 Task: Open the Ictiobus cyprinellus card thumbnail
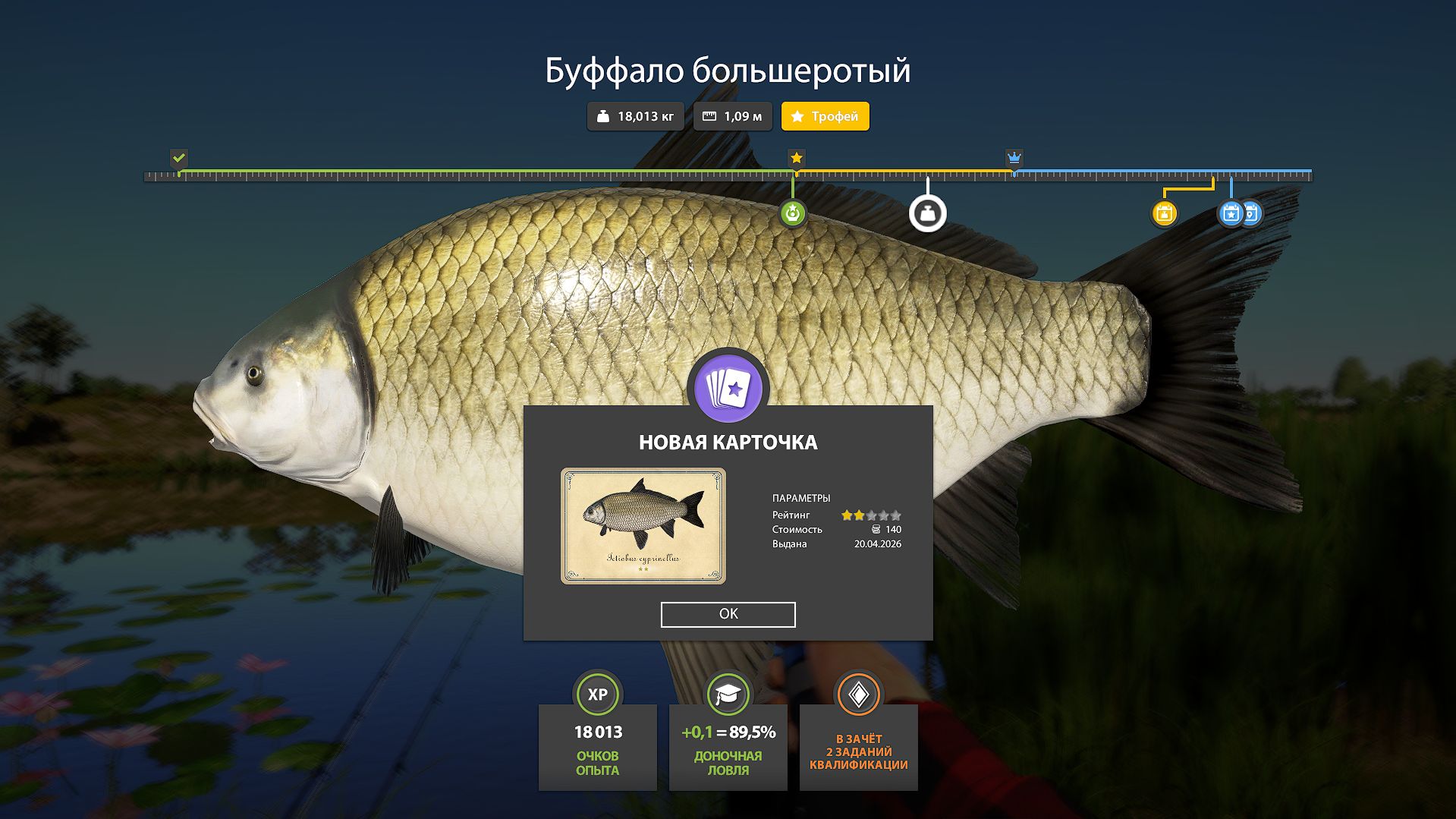[643, 525]
